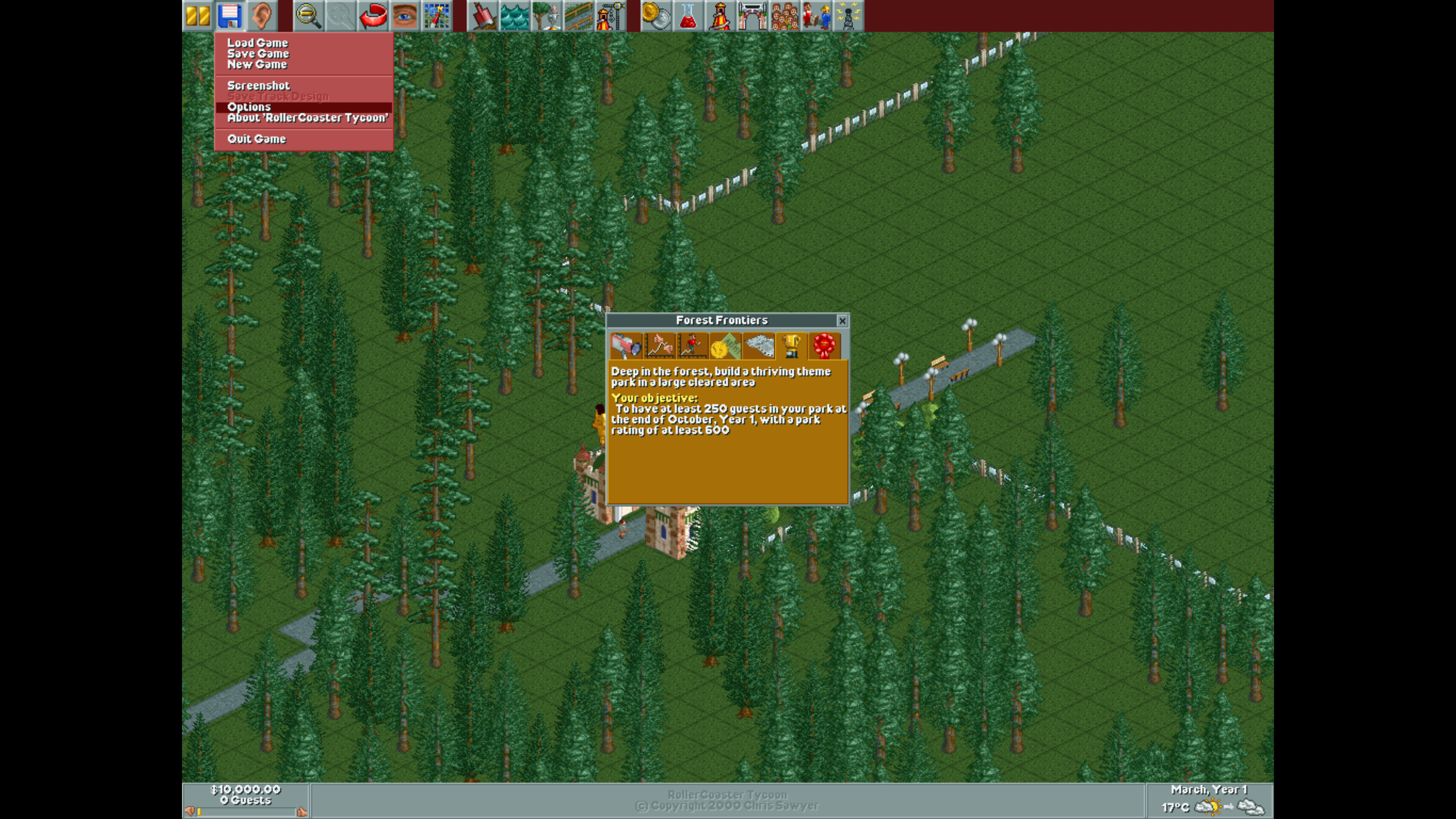The width and height of the screenshot is (1456, 819).
Task: Open the Options menu entry
Action: click(x=249, y=107)
